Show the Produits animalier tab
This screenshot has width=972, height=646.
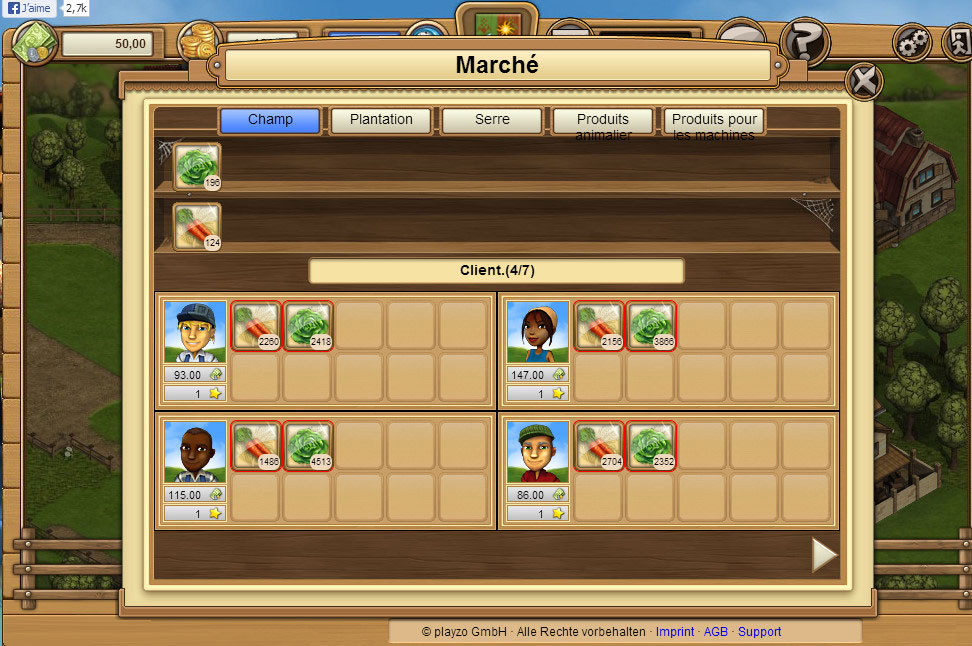(603, 122)
